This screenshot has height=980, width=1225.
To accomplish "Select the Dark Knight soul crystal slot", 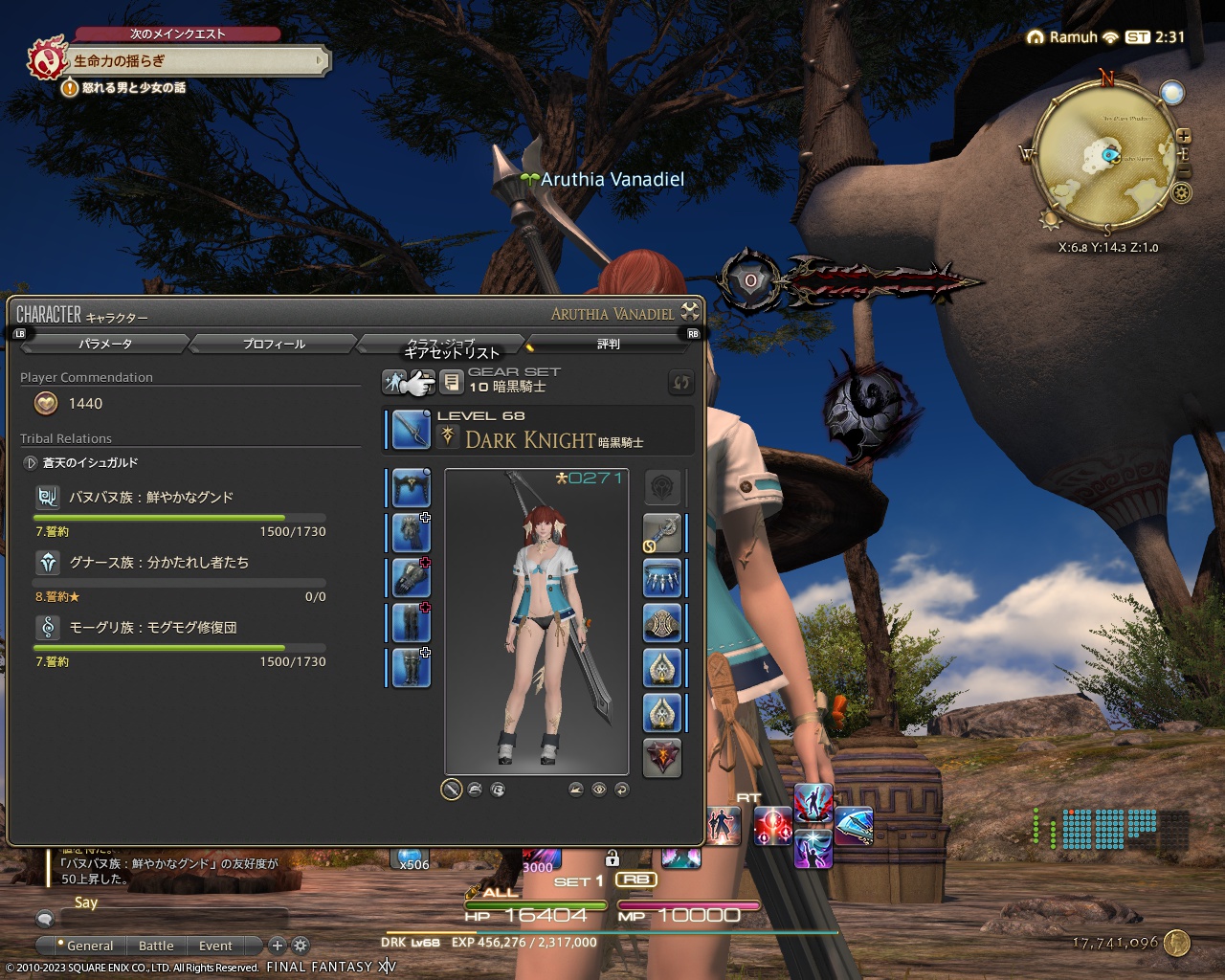I will click(x=662, y=757).
